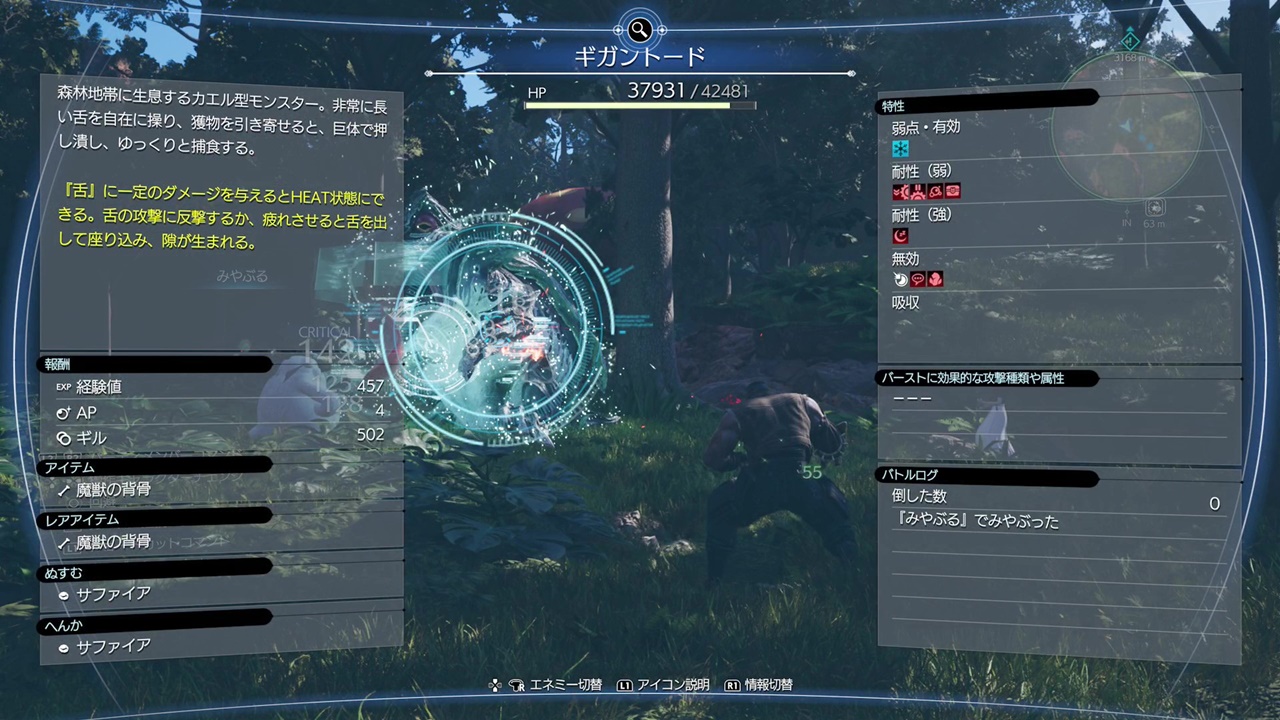Select 魔獣の背骨 under アイテム
This screenshot has width=1280, height=720.
coord(114,490)
